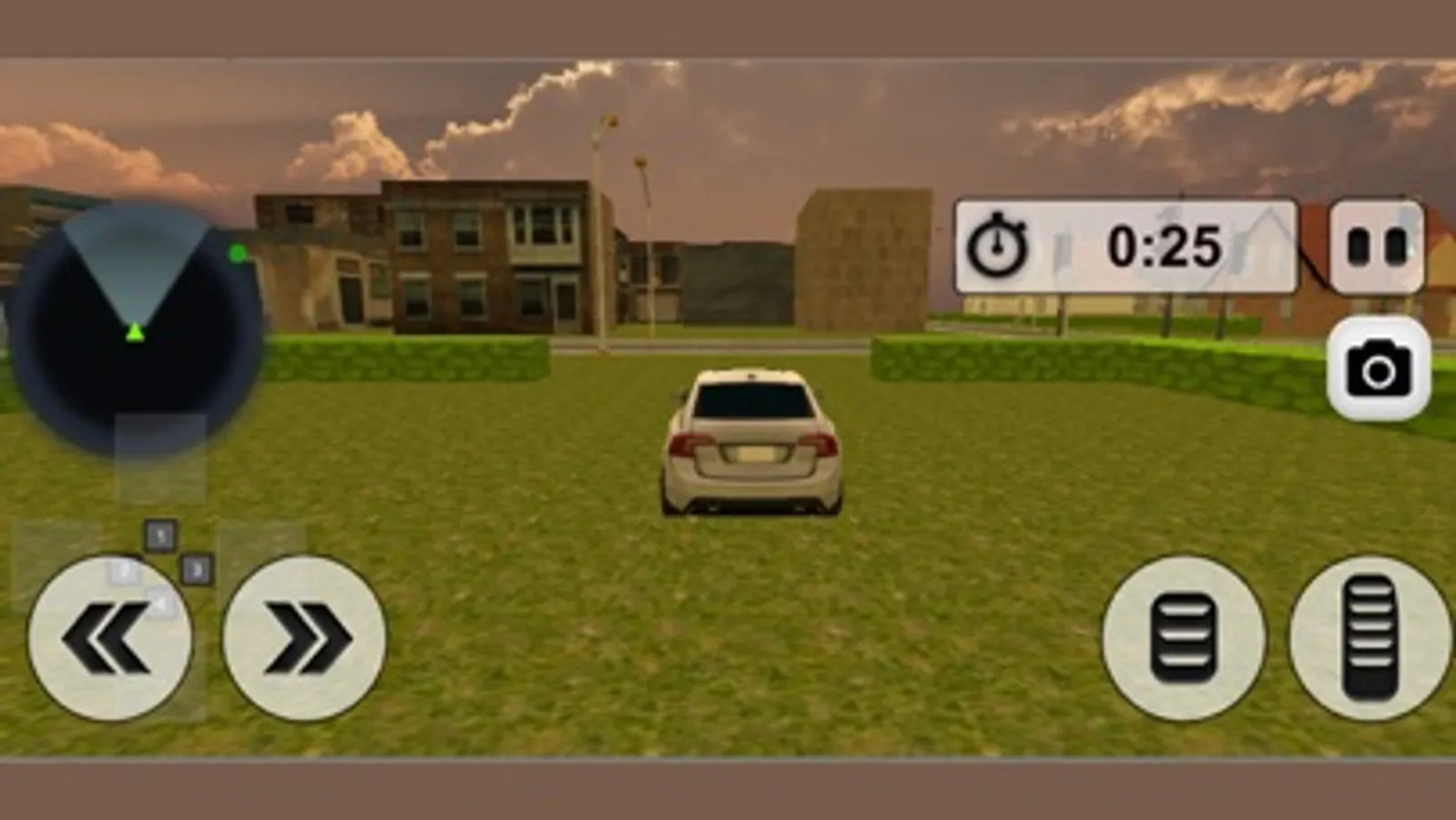Tap the parked white car

click(754, 442)
